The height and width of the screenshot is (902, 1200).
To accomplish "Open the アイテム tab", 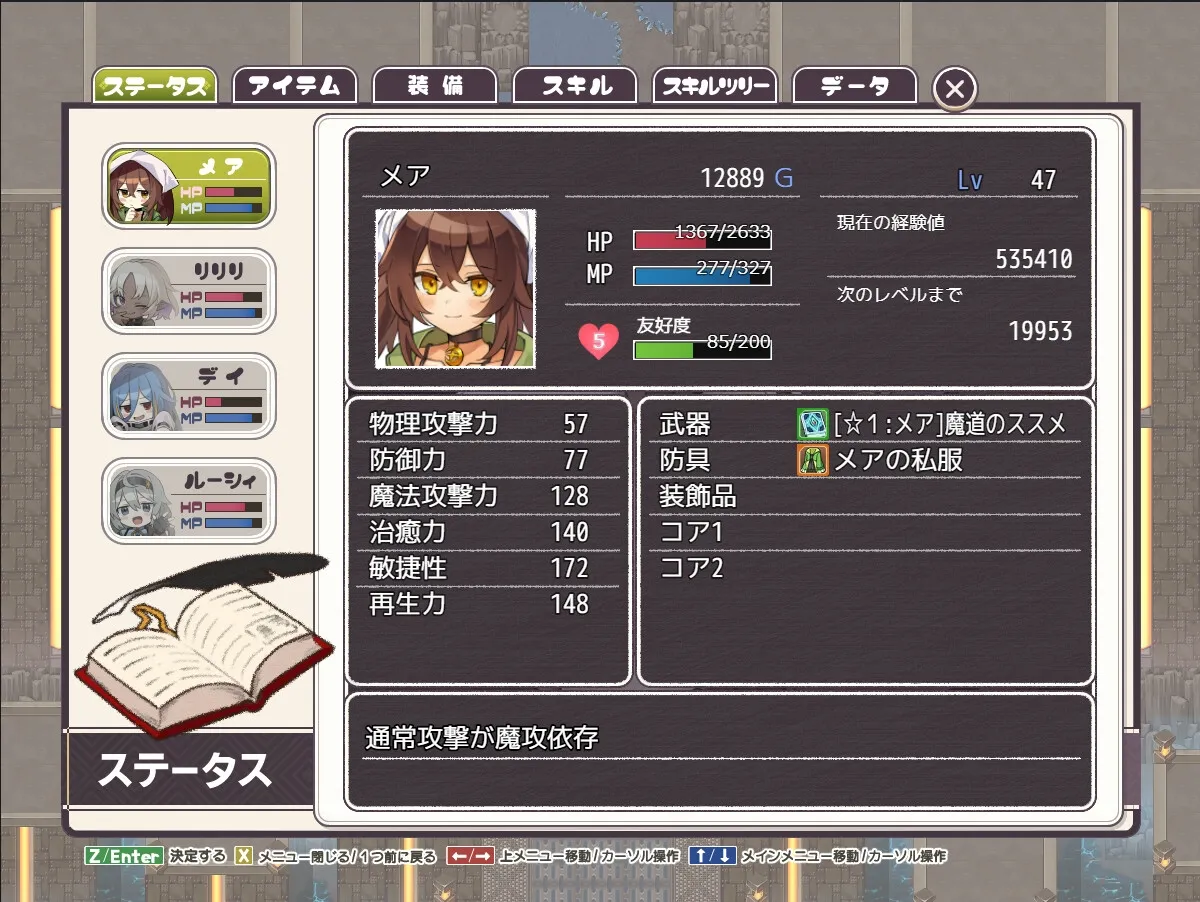I will (295, 86).
